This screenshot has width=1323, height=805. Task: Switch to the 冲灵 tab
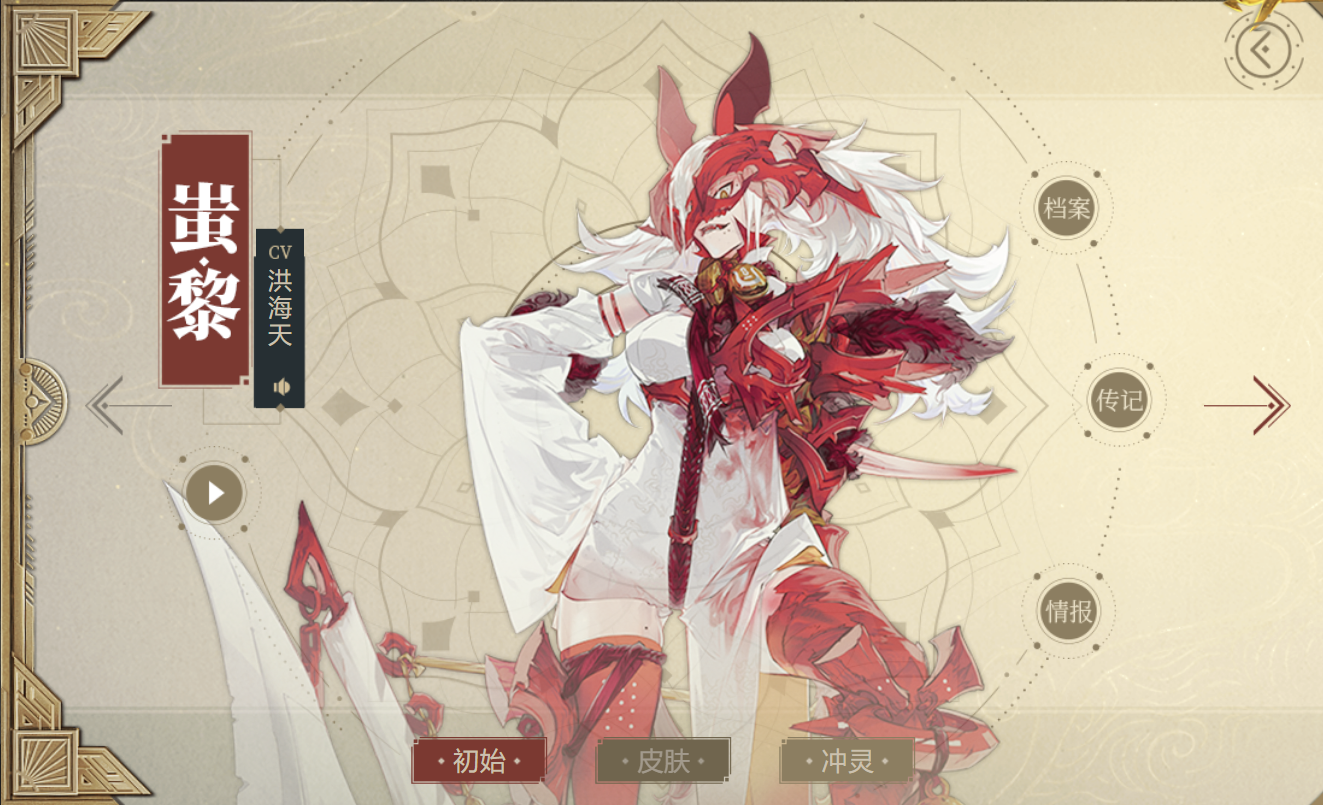coord(849,760)
